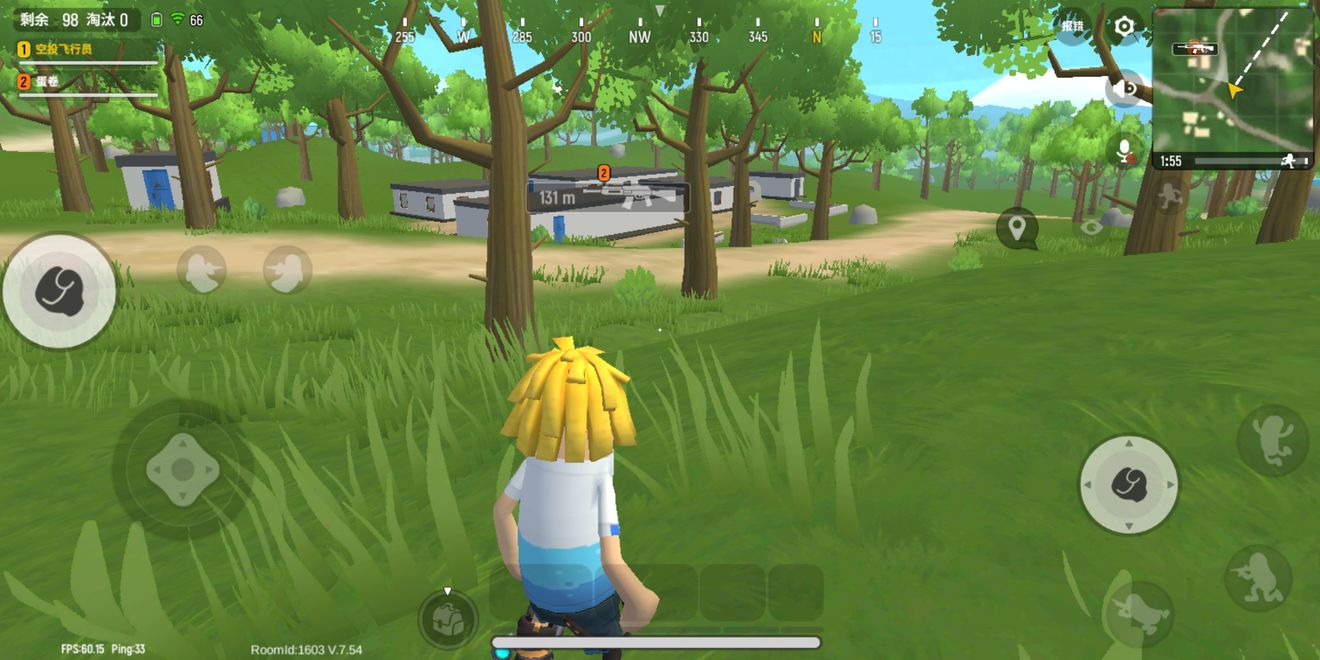
Task: Tap the movement joystick pad
Action: tap(182, 469)
